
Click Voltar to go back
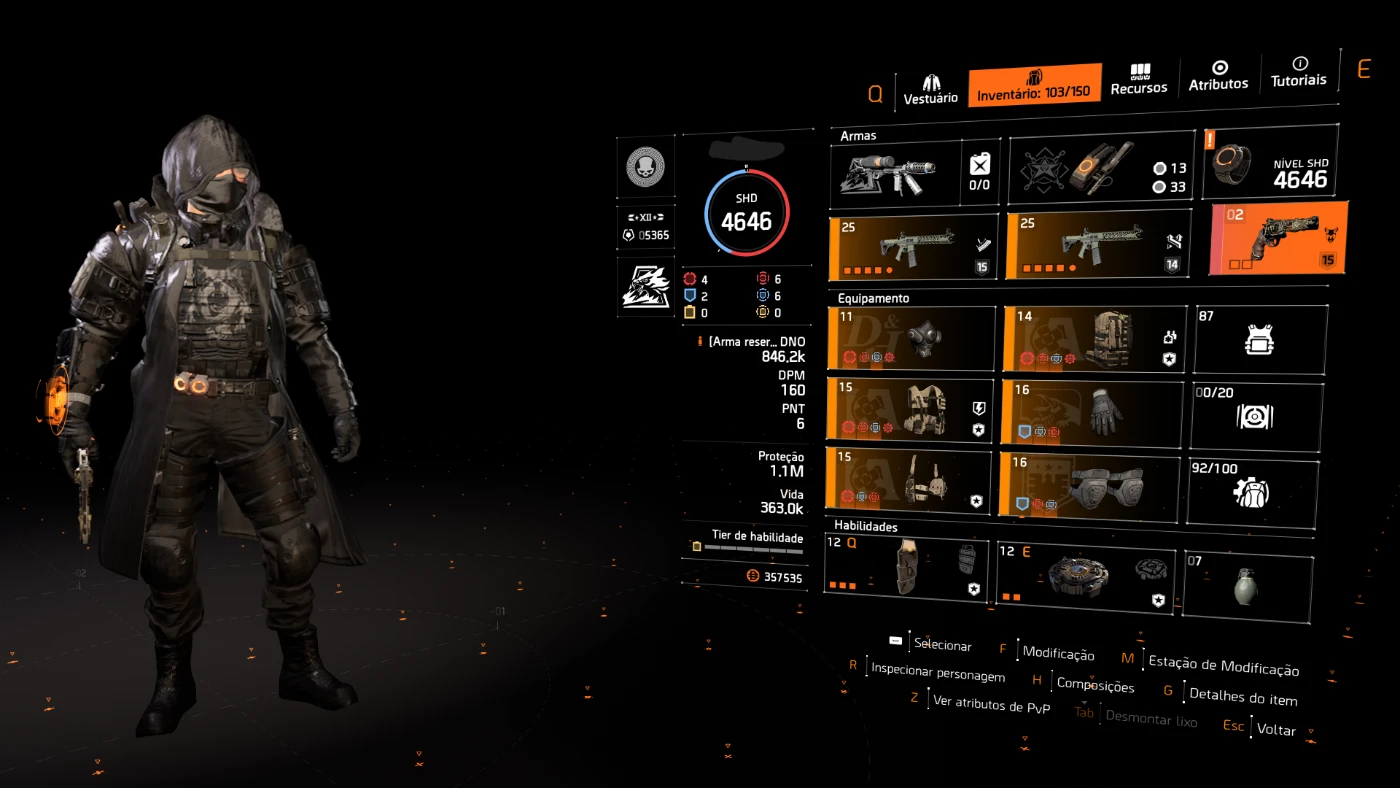click(x=1276, y=730)
